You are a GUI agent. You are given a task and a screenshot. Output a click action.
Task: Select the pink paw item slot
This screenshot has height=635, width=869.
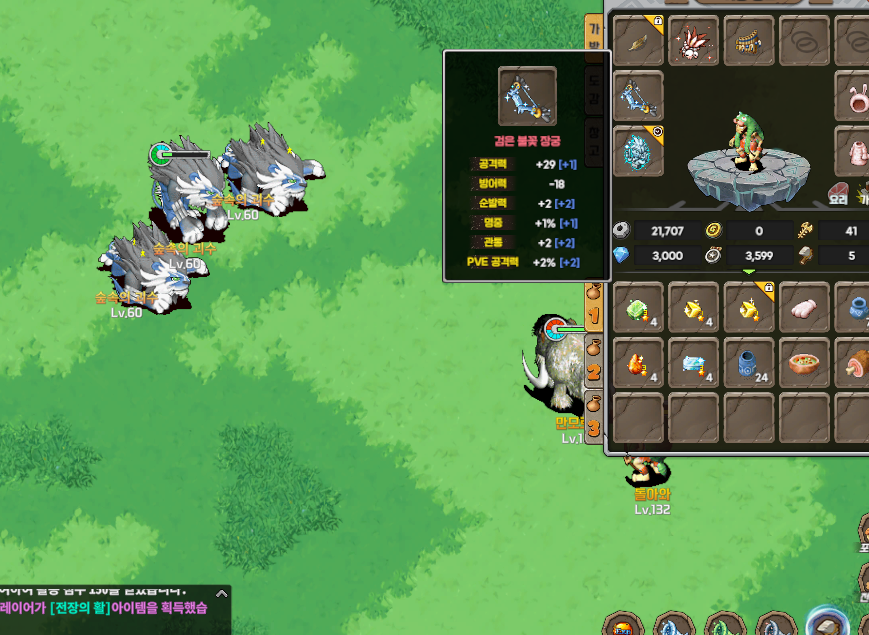click(804, 307)
